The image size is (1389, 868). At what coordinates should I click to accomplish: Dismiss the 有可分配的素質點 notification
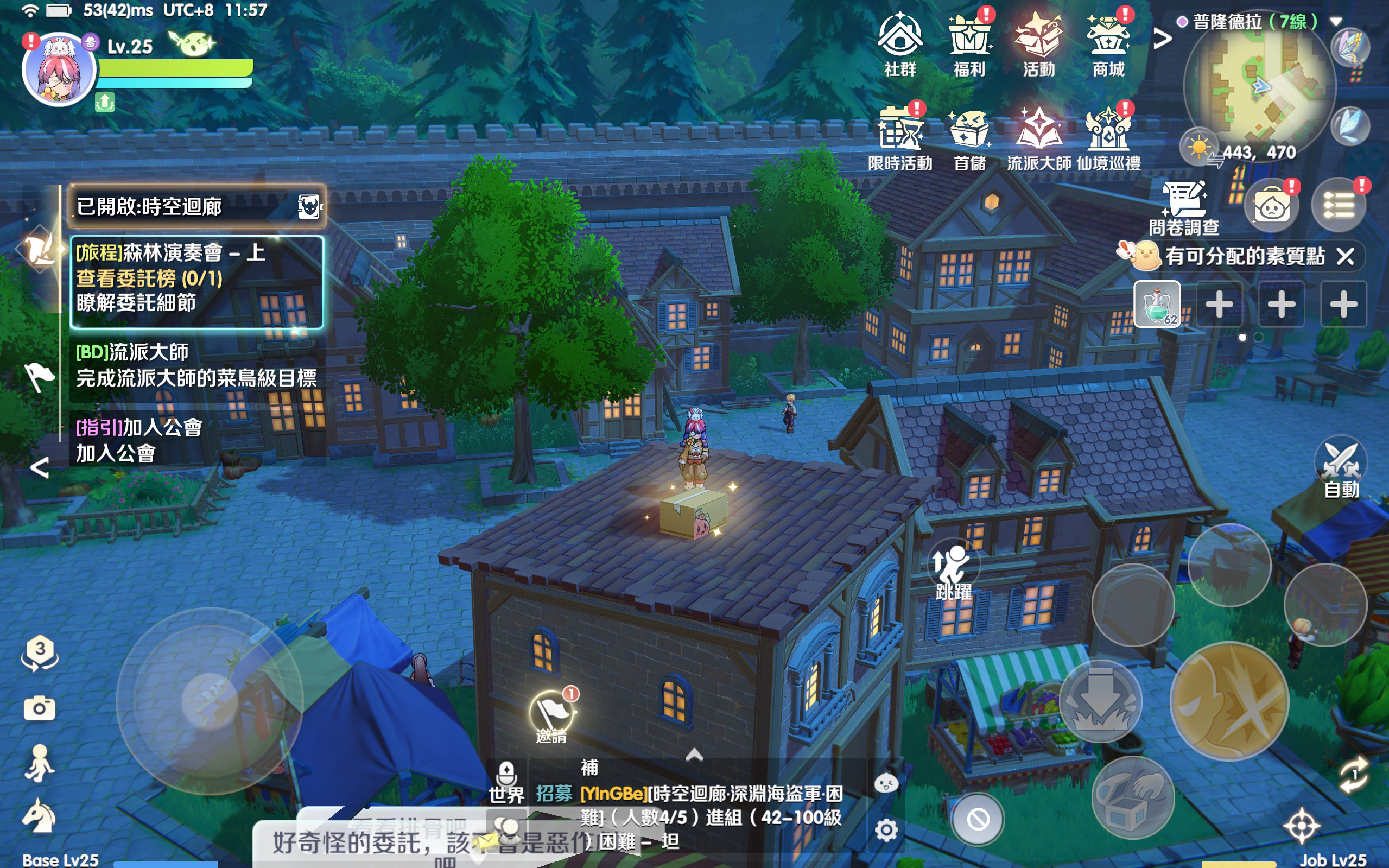pos(1346,256)
